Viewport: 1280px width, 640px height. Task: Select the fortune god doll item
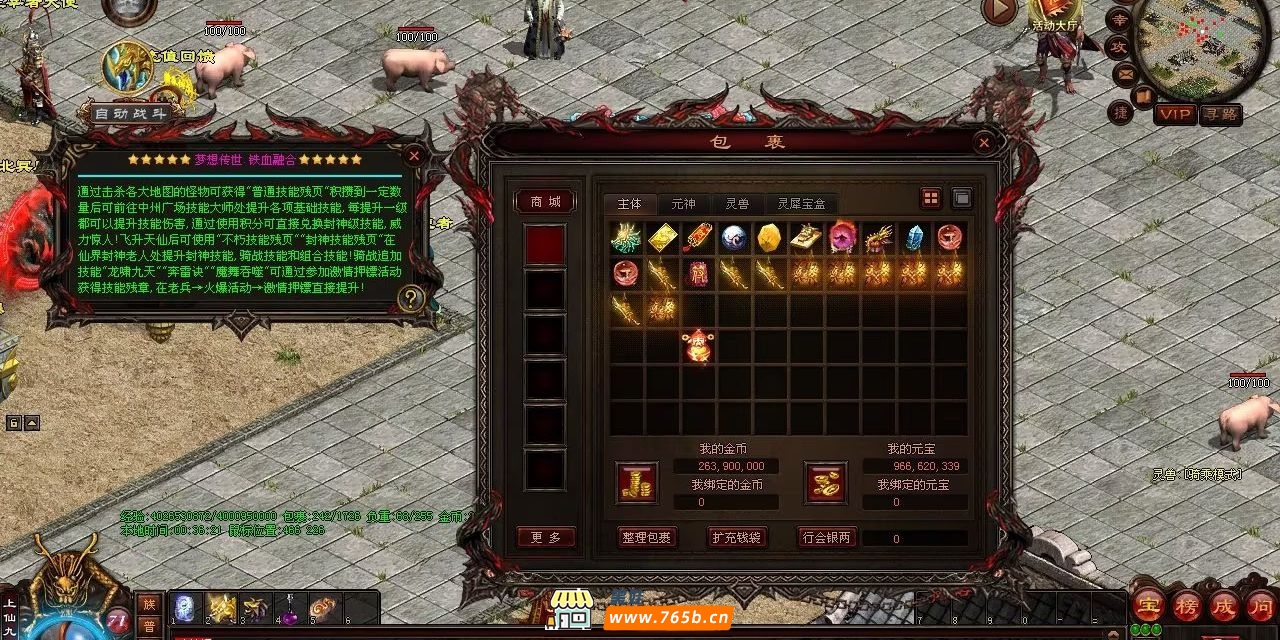point(698,346)
